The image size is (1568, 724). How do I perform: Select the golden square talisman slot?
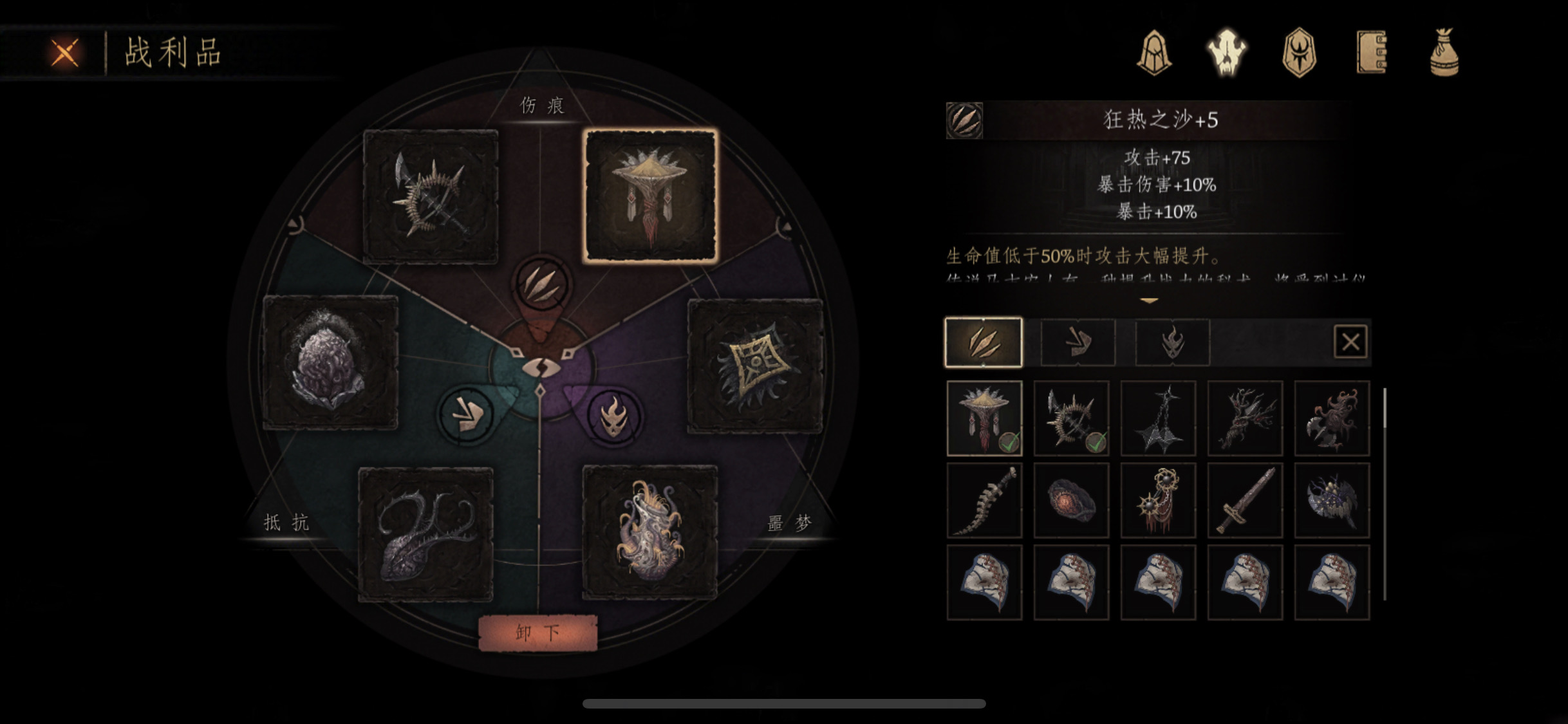pyautogui.click(x=756, y=366)
